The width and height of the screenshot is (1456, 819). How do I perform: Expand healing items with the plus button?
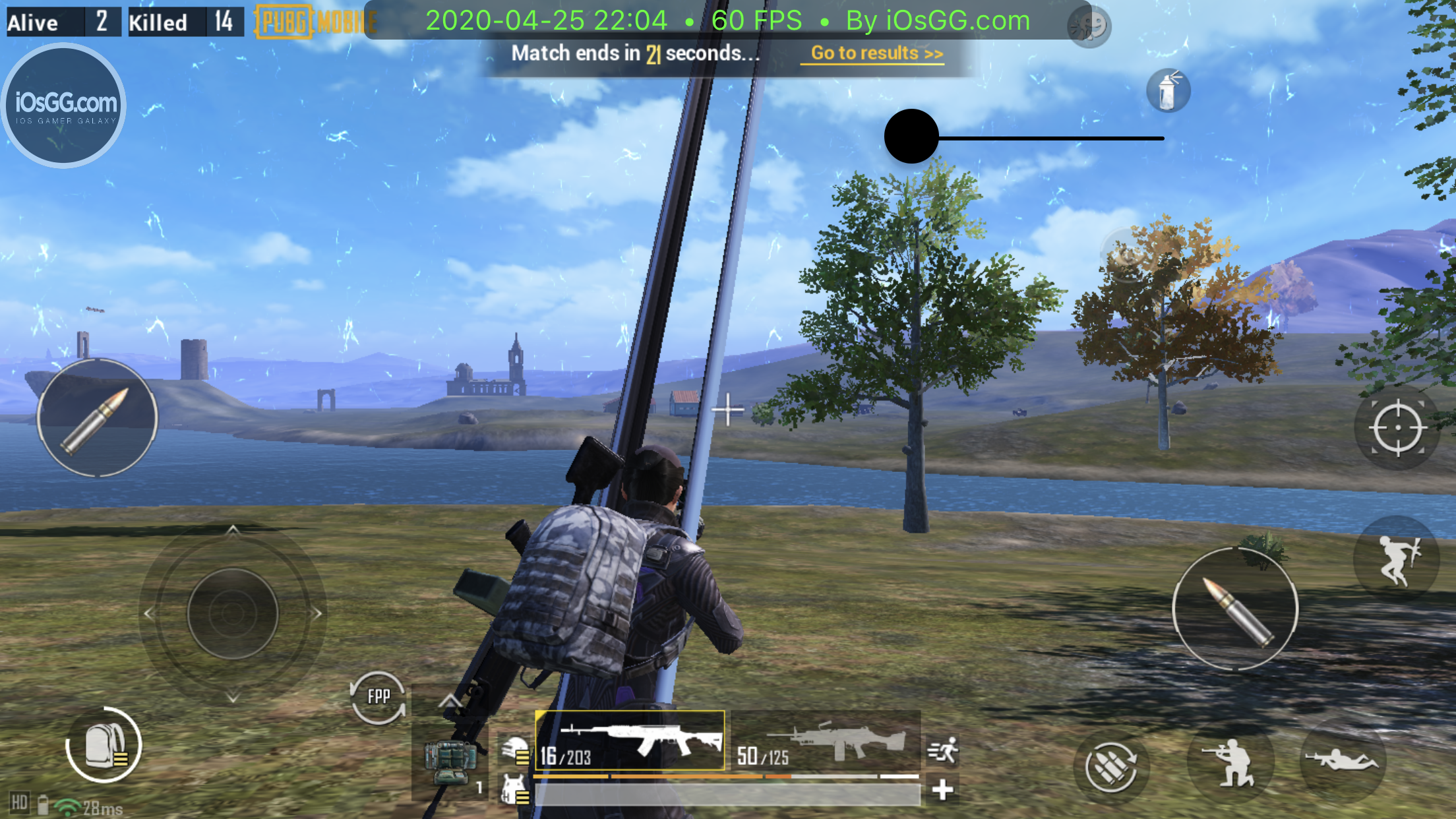[x=943, y=789]
